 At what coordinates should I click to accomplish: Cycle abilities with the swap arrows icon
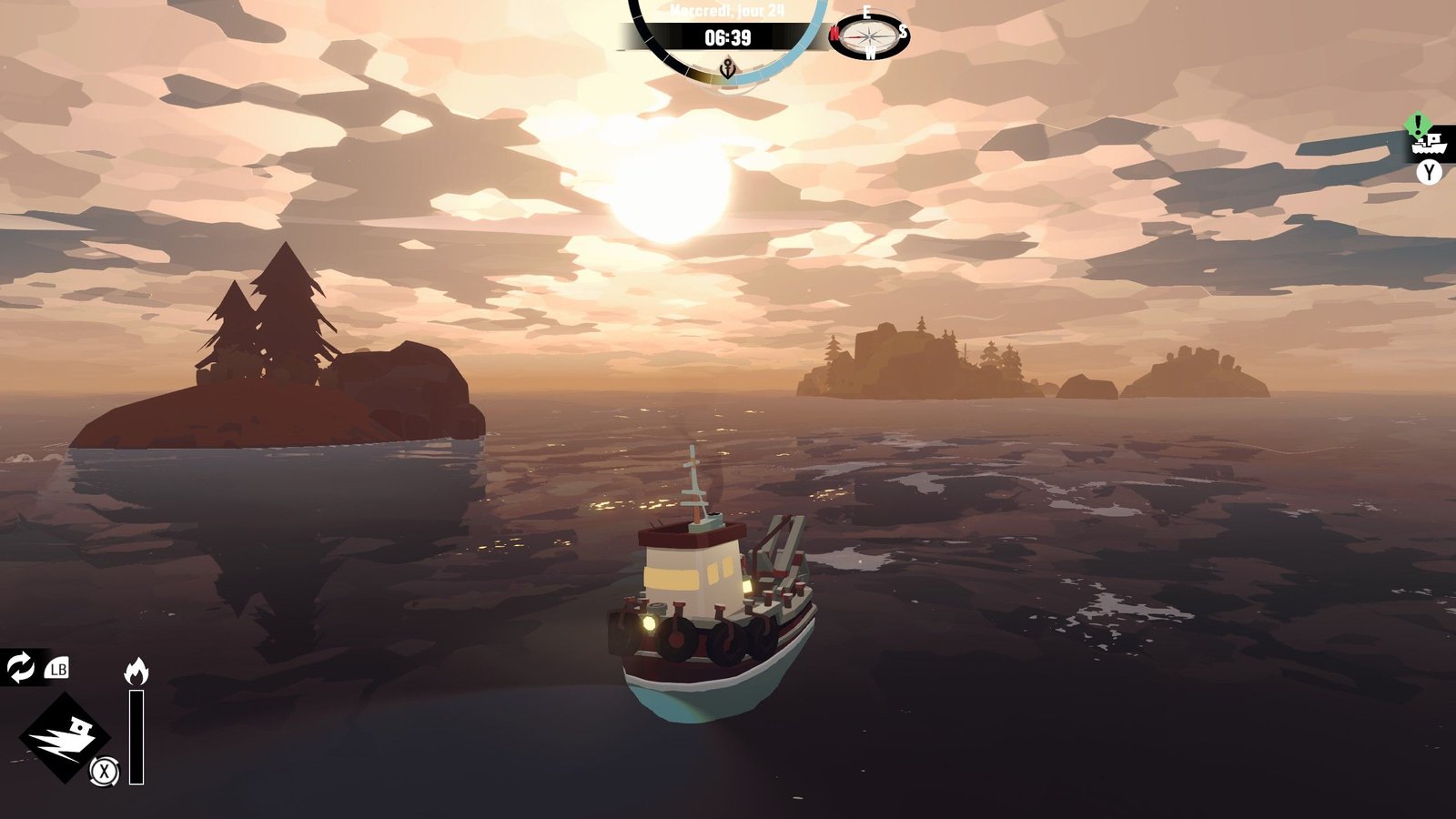pyautogui.click(x=20, y=667)
